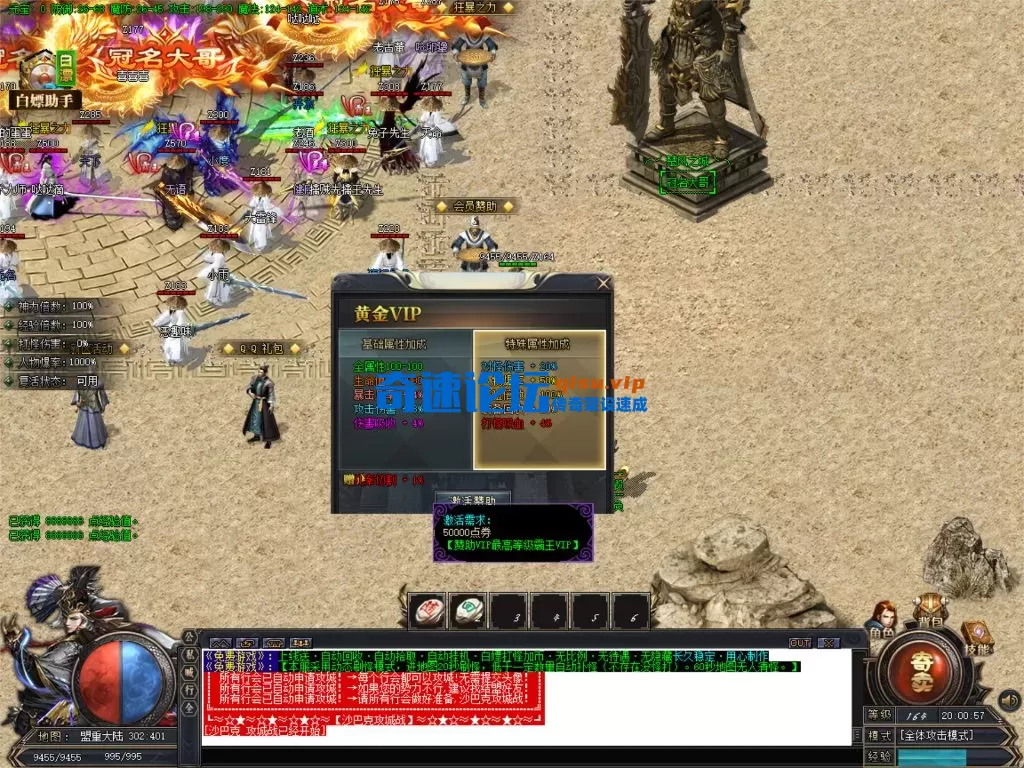Open the 技能 skills book
The image size is (1024, 768).
(976, 638)
